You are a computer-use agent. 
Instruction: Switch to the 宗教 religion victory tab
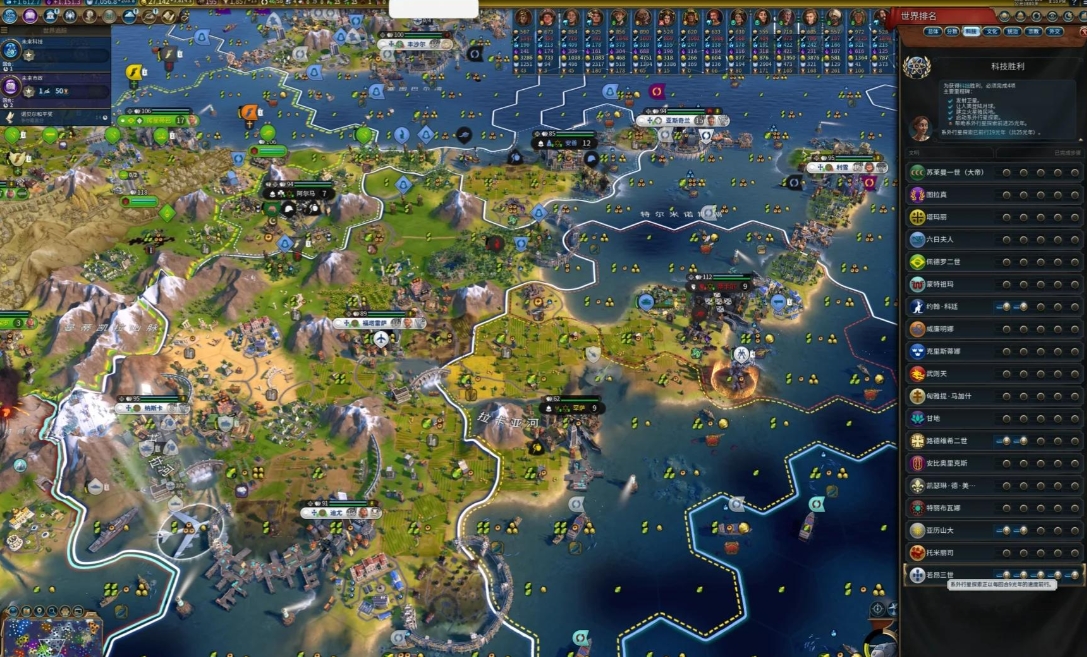(x=1034, y=31)
